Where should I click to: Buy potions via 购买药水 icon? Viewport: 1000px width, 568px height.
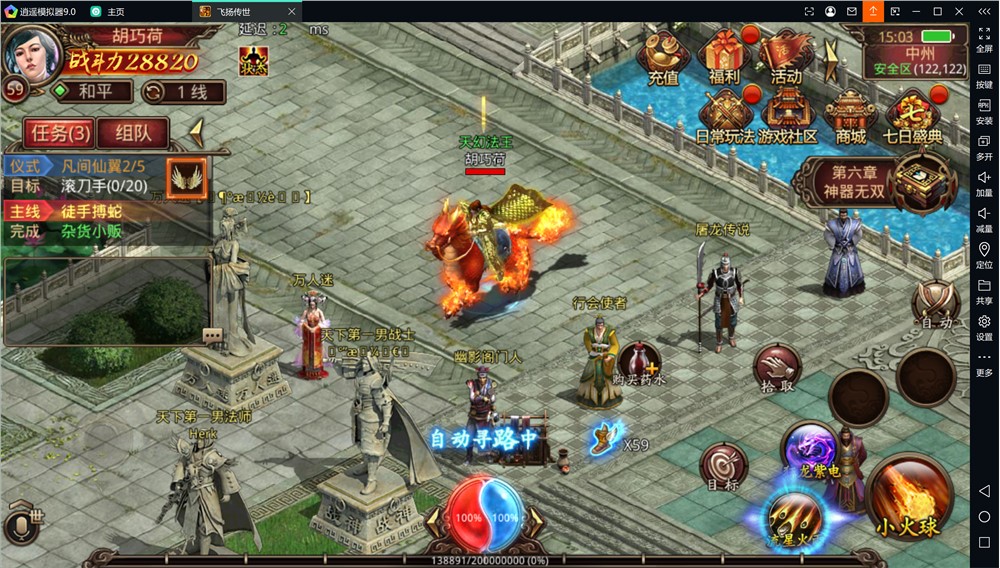tap(638, 362)
